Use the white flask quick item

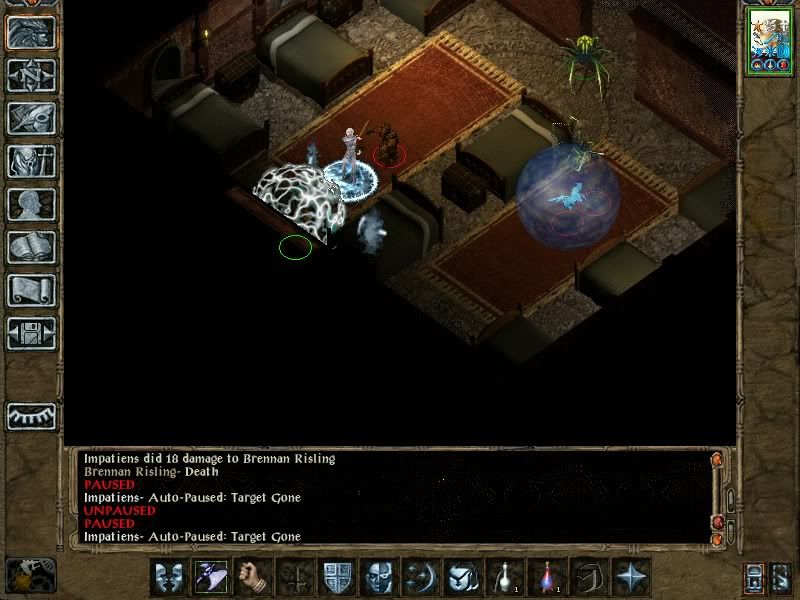(x=504, y=577)
